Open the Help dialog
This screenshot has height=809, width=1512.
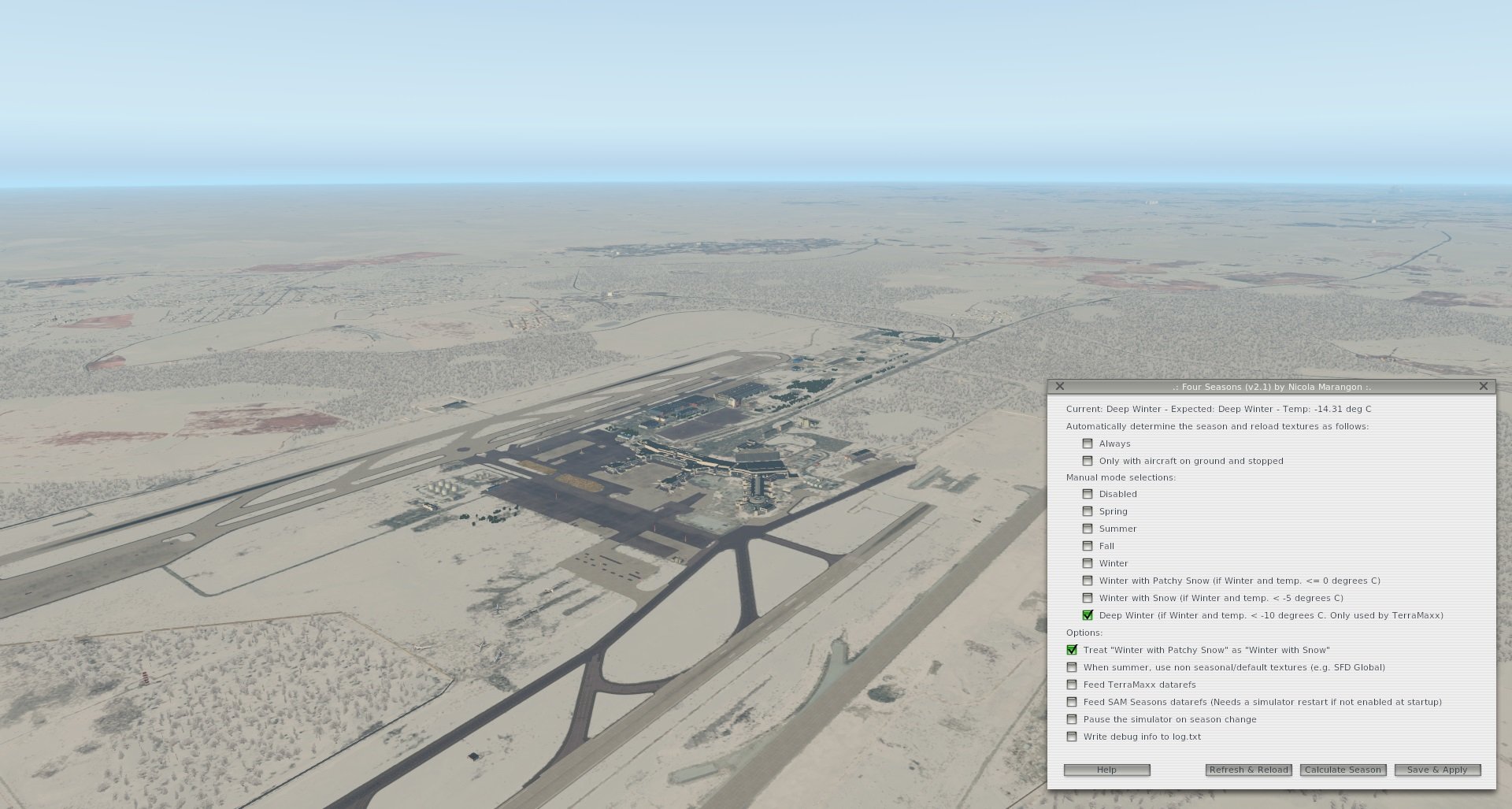1107,770
